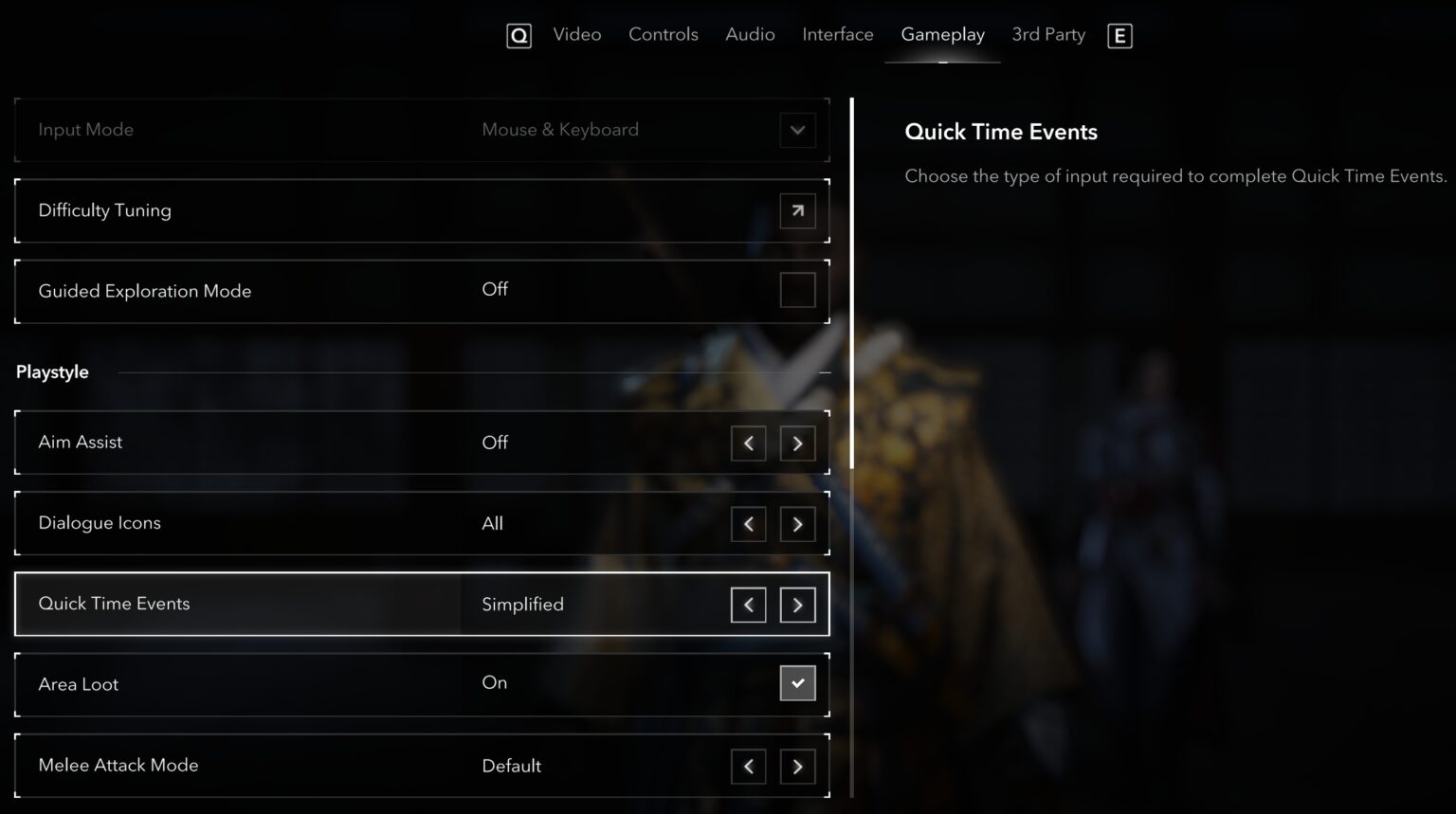Image resolution: width=1456 pixels, height=814 pixels.
Task: Enable Guided Exploration Mode checkbox
Action: tap(797, 290)
